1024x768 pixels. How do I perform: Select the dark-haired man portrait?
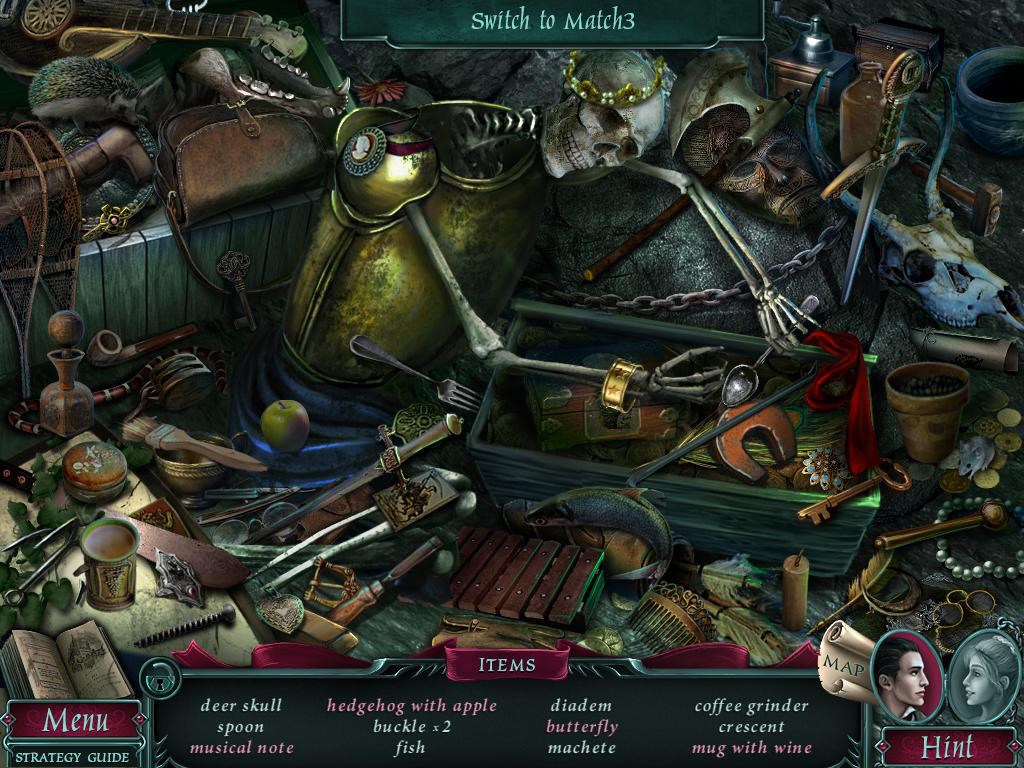coord(906,678)
